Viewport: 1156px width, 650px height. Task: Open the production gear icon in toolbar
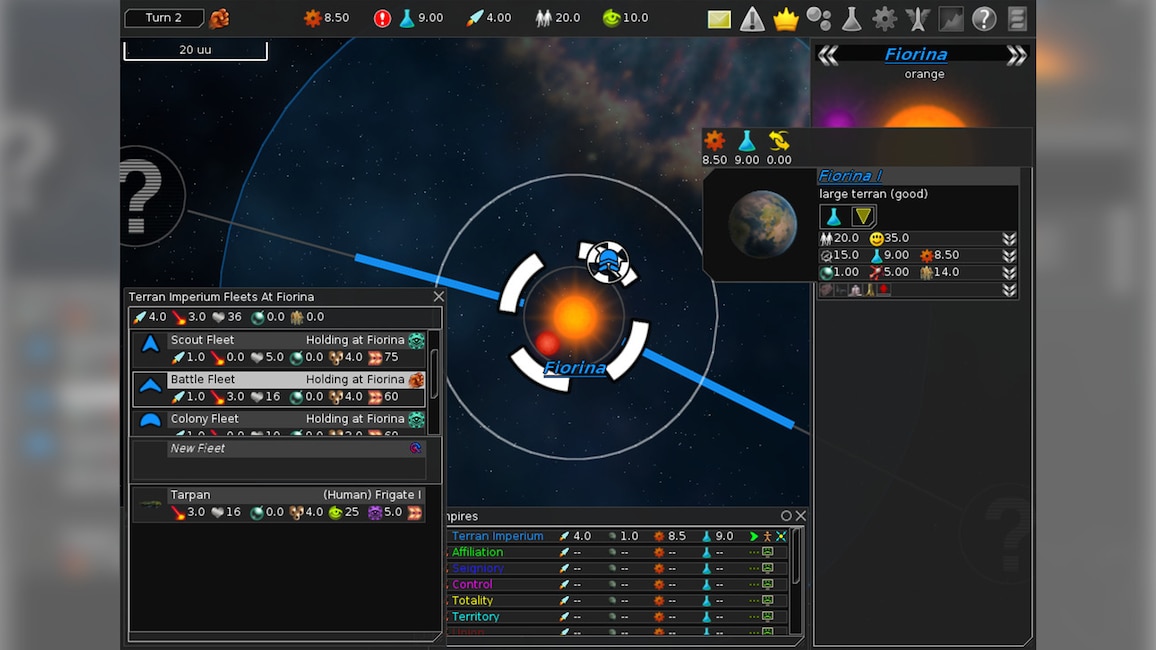(884, 19)
